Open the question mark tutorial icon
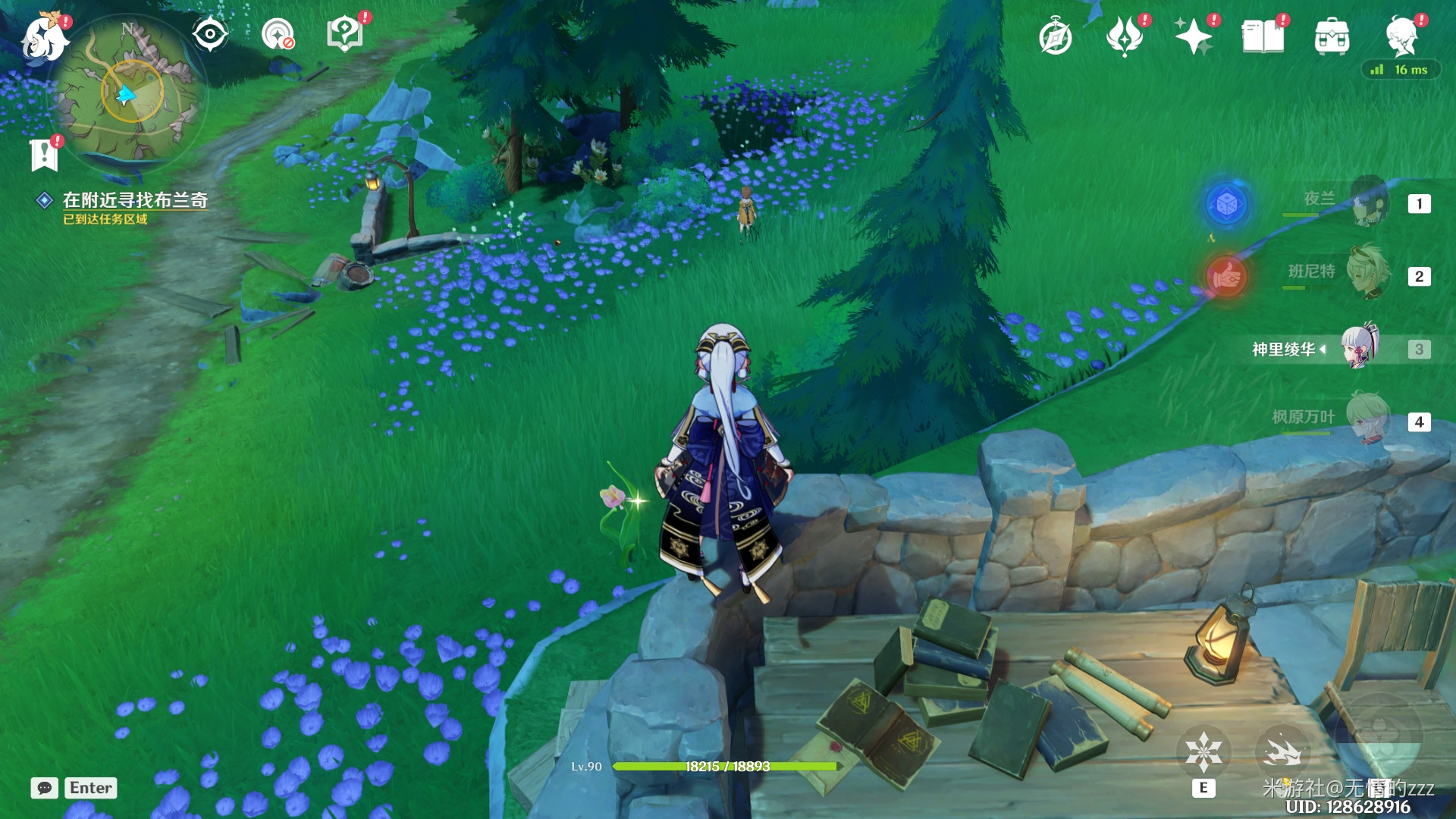This screenshot has width=1456, height=819. (345, 34)
